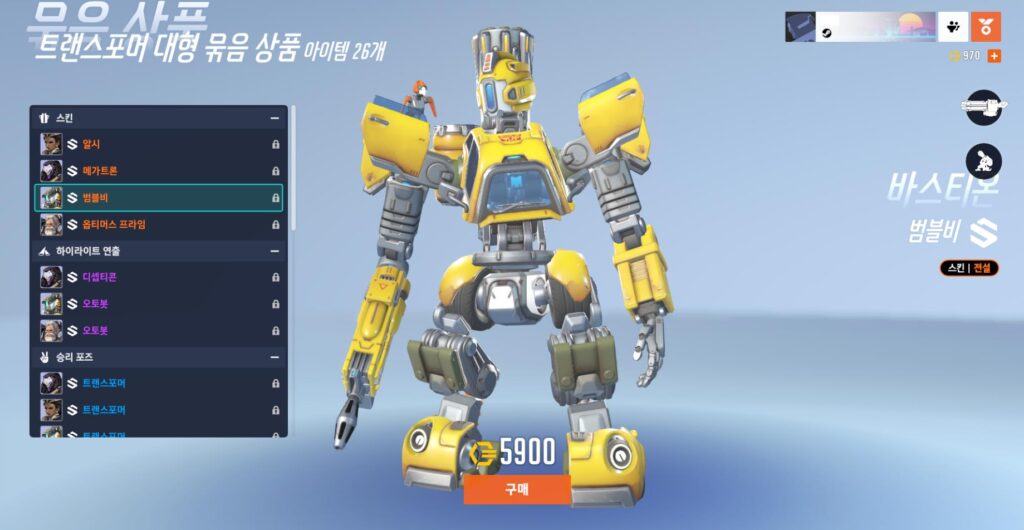This screenshot has width=1024, height=530.
Task: Show the Bastion weapon preview icon
Action: (x=983, y=107)
